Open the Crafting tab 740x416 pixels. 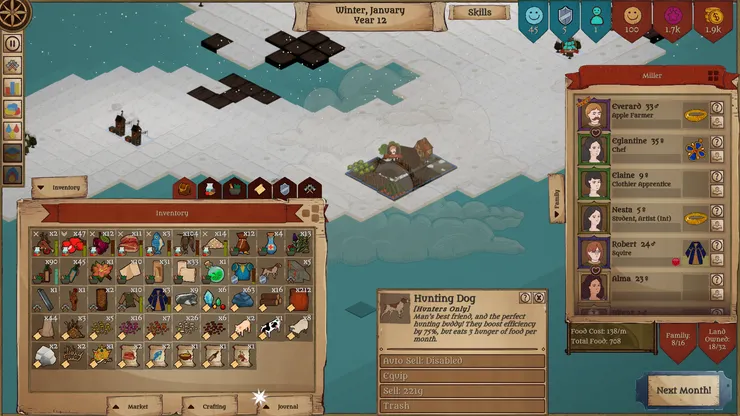coord(213,406)
